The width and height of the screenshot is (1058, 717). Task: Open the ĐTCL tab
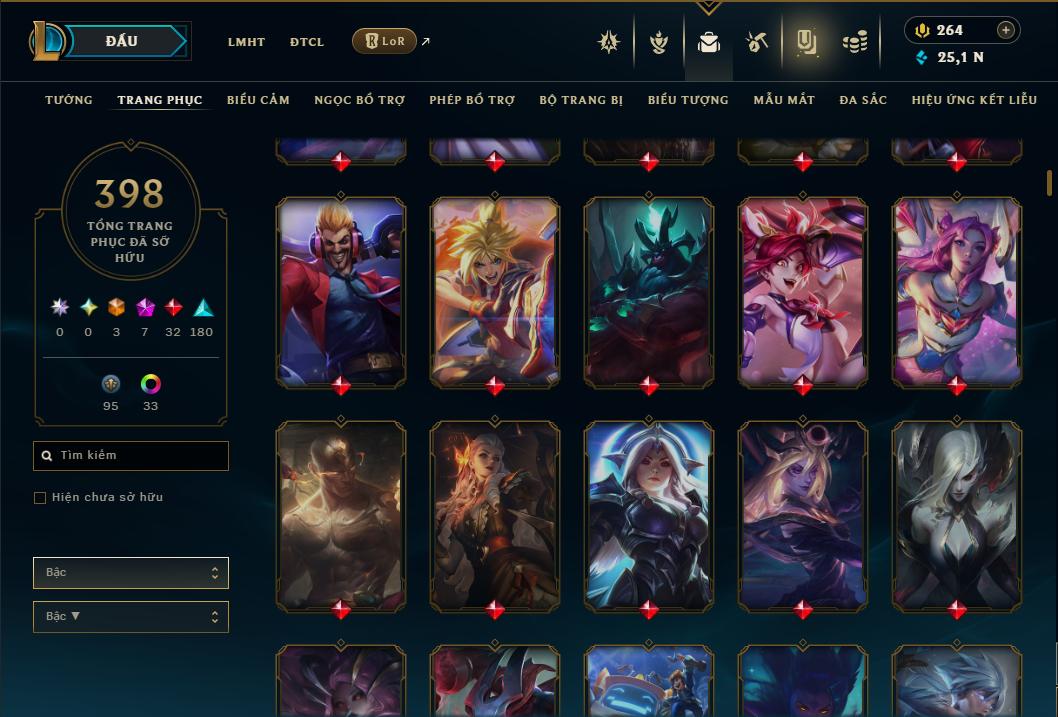(307, 42)
